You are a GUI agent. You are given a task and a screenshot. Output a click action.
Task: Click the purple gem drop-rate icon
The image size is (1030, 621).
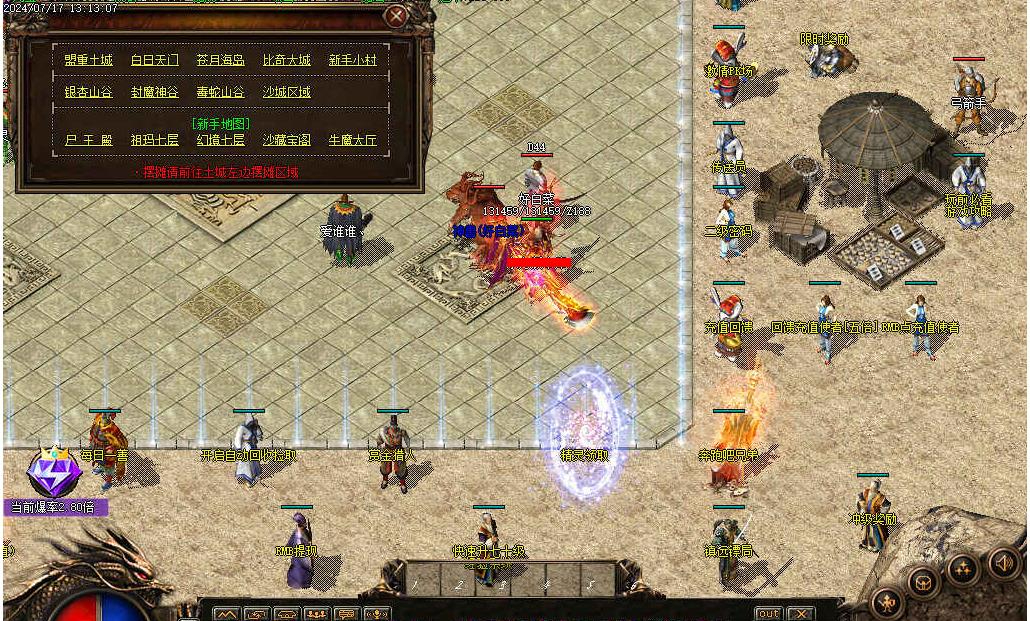click(54, 473)
